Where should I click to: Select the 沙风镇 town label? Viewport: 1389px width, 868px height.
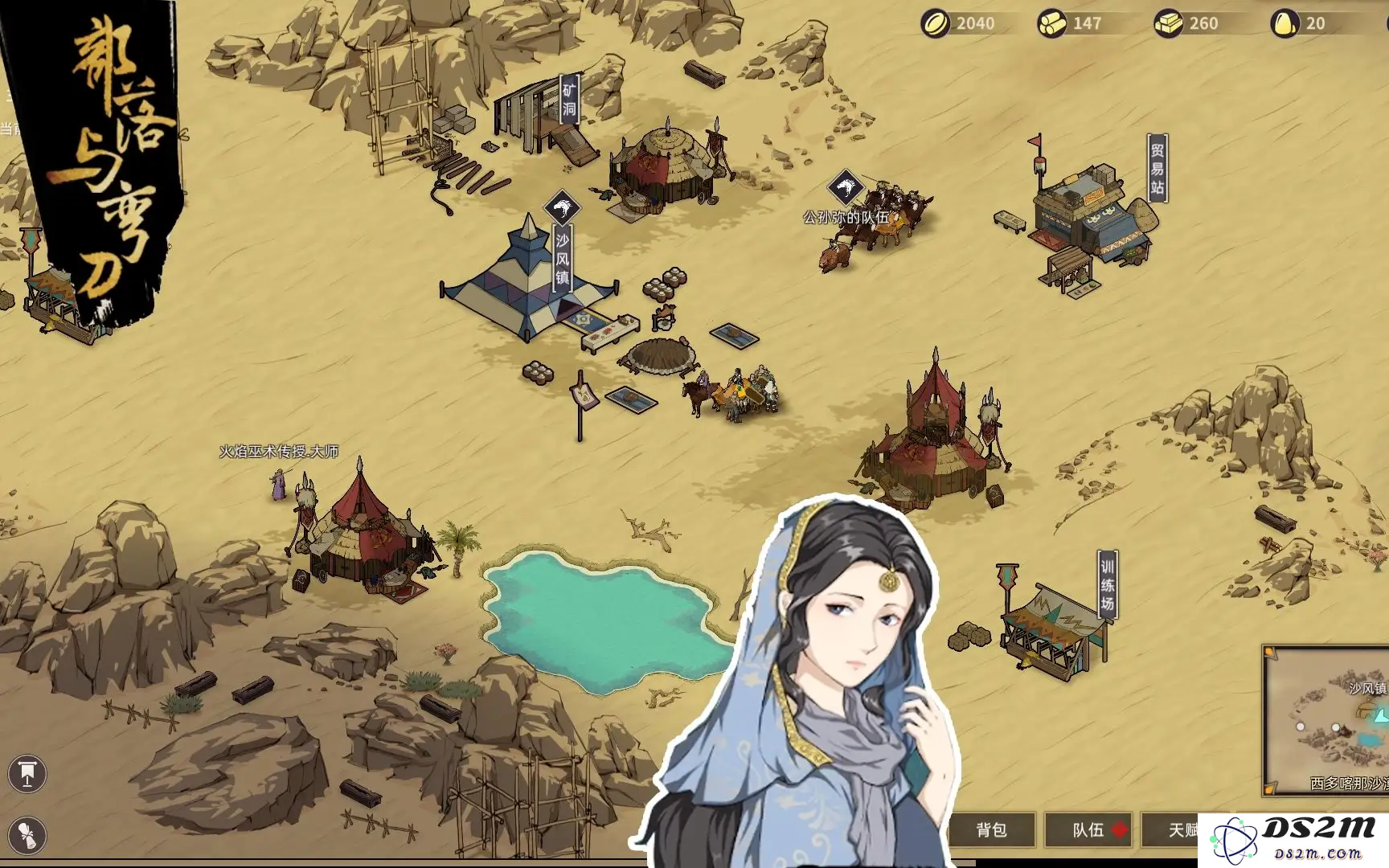click(x=562, y=259)
